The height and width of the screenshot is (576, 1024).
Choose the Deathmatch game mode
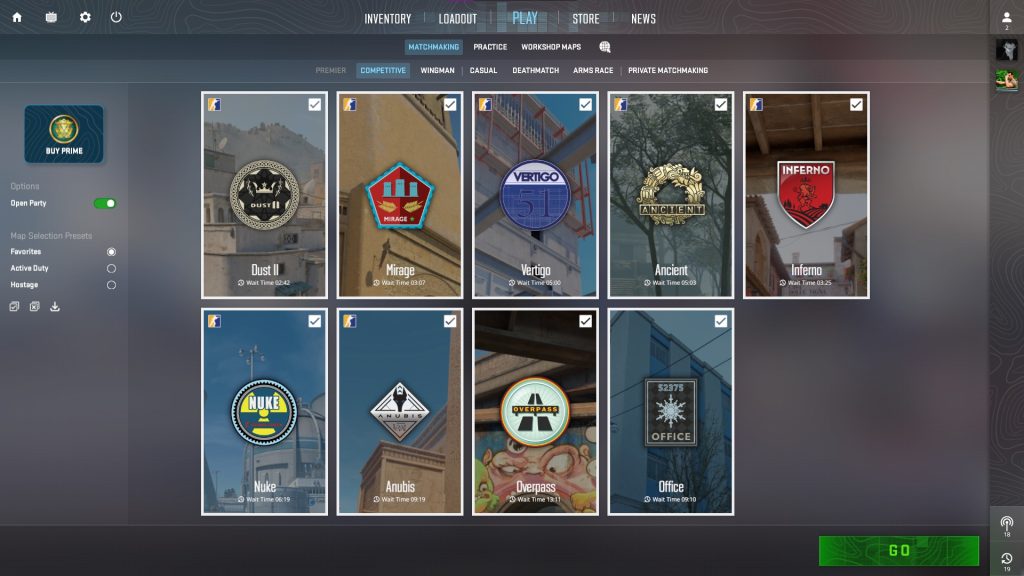[x=535, y=71]
